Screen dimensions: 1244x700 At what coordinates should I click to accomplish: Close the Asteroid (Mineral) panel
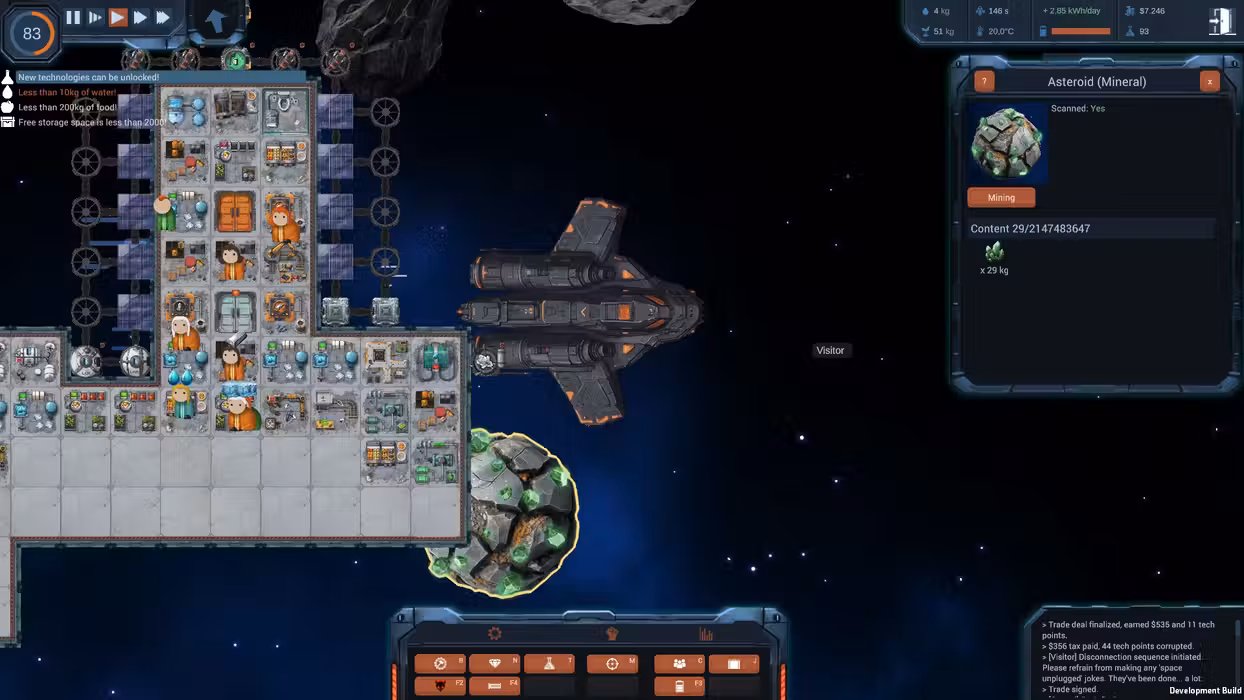point(1209,82)
